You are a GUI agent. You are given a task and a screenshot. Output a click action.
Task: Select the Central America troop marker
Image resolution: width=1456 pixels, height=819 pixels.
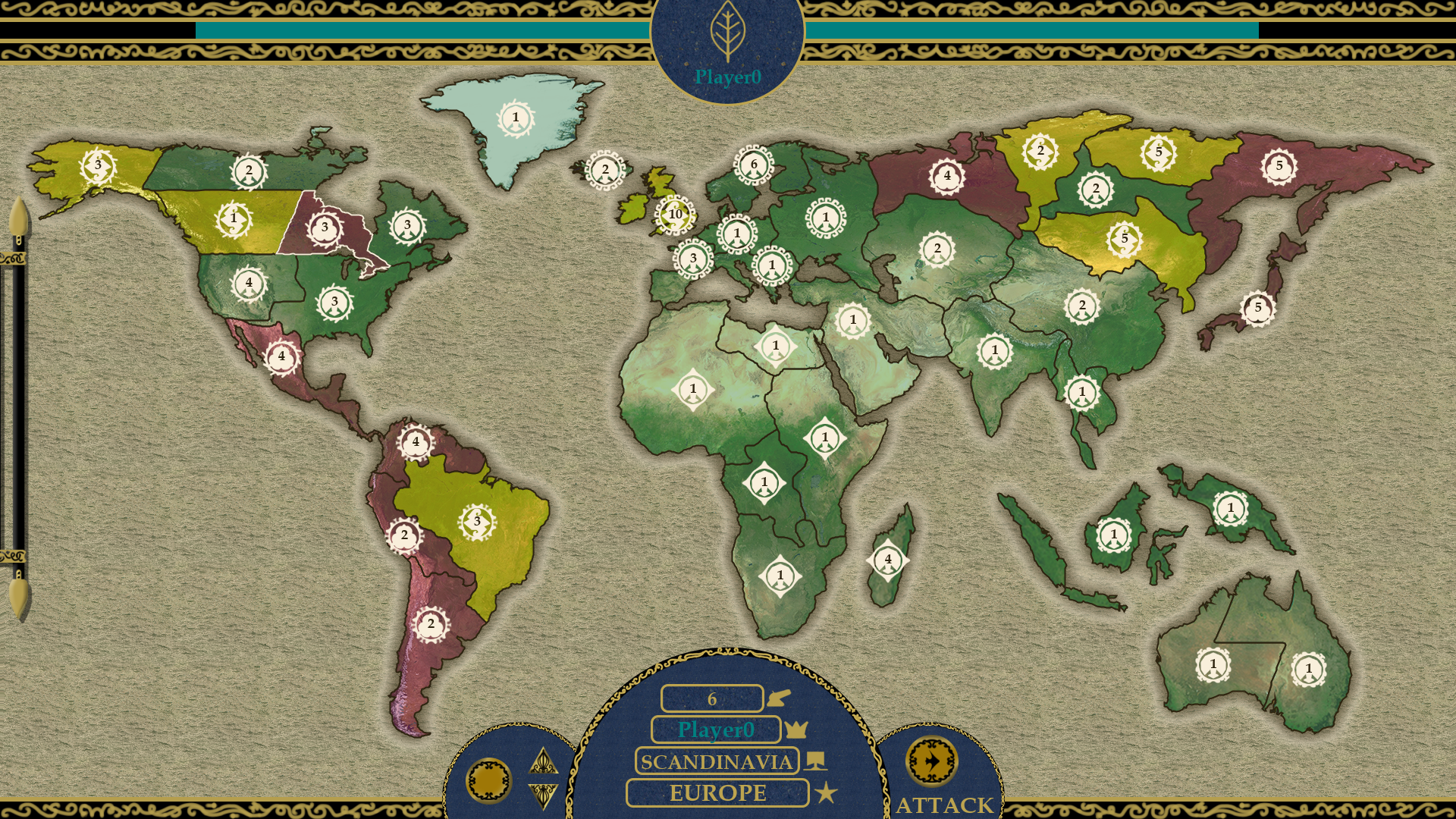click(x=281, y=356)
